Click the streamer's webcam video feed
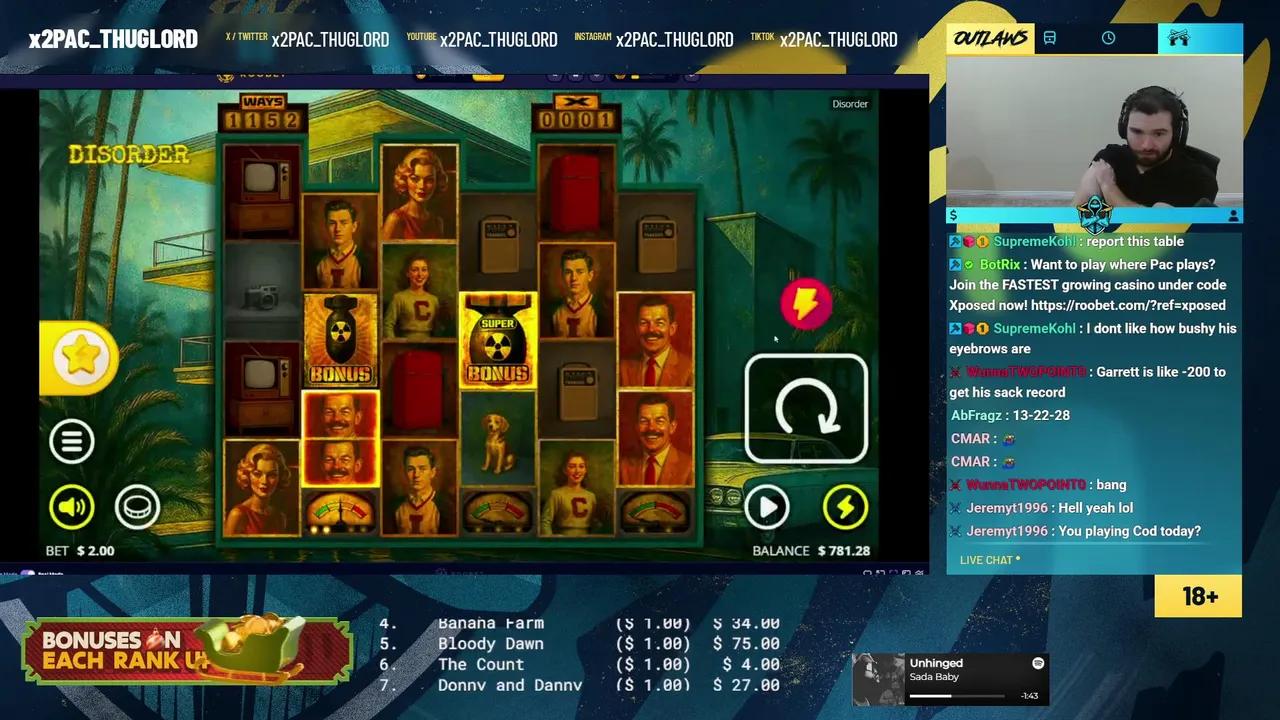1280x720 pixels. tap(1095, 135)
